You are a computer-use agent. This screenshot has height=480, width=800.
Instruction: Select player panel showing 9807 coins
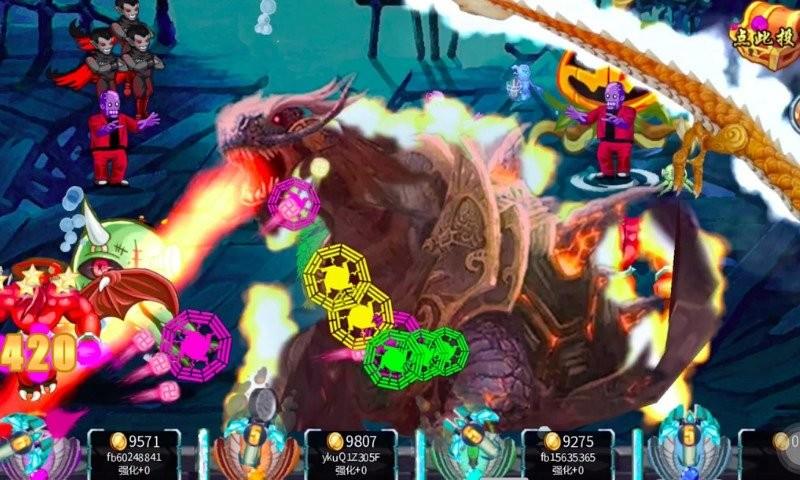(x=350, y=454)
